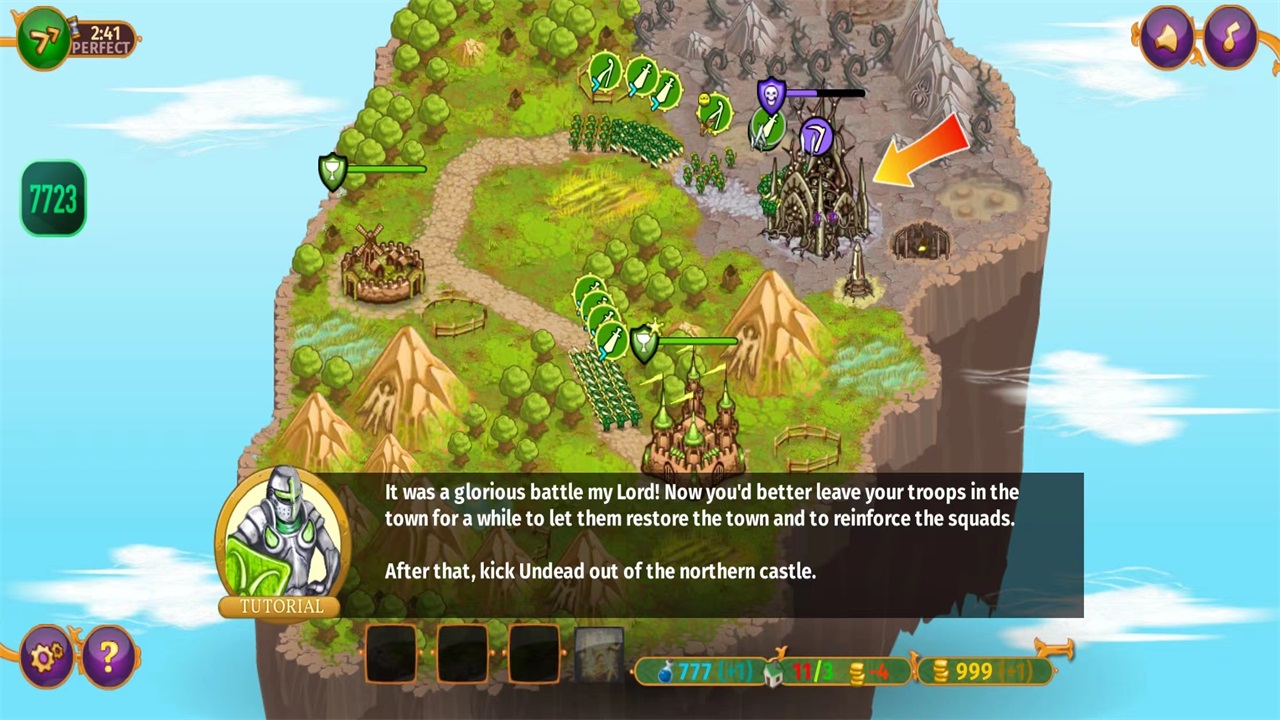Toggle the music note button

coord(1231,37)
